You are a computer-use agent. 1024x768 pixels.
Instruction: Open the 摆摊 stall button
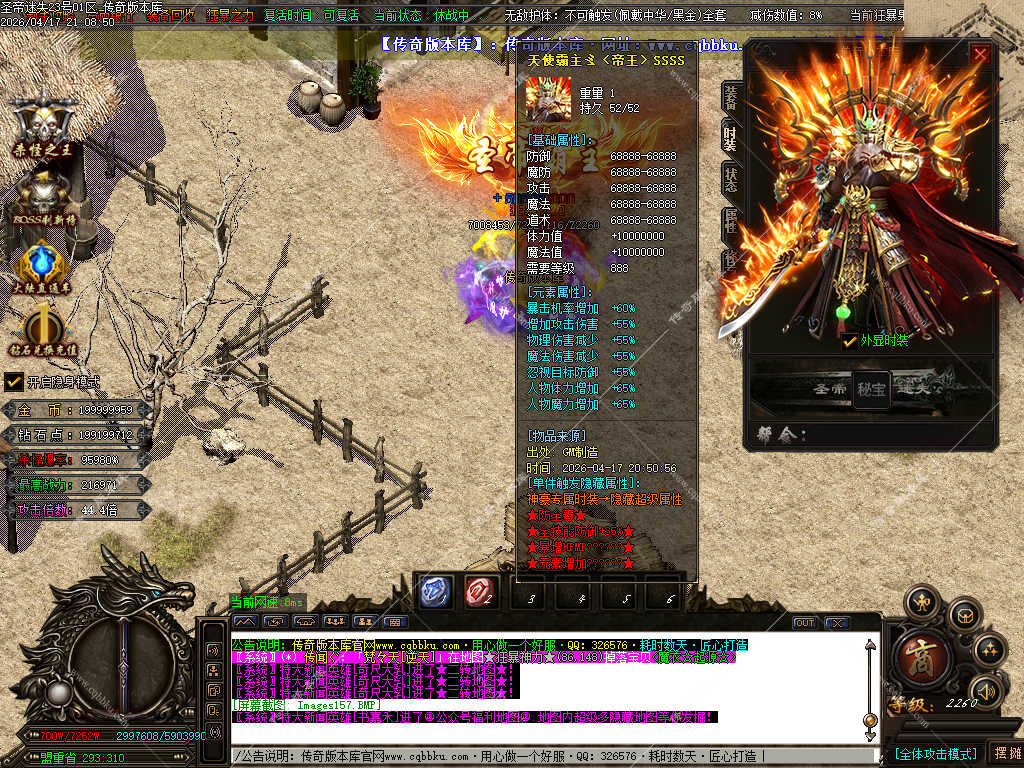[1005, 753]
